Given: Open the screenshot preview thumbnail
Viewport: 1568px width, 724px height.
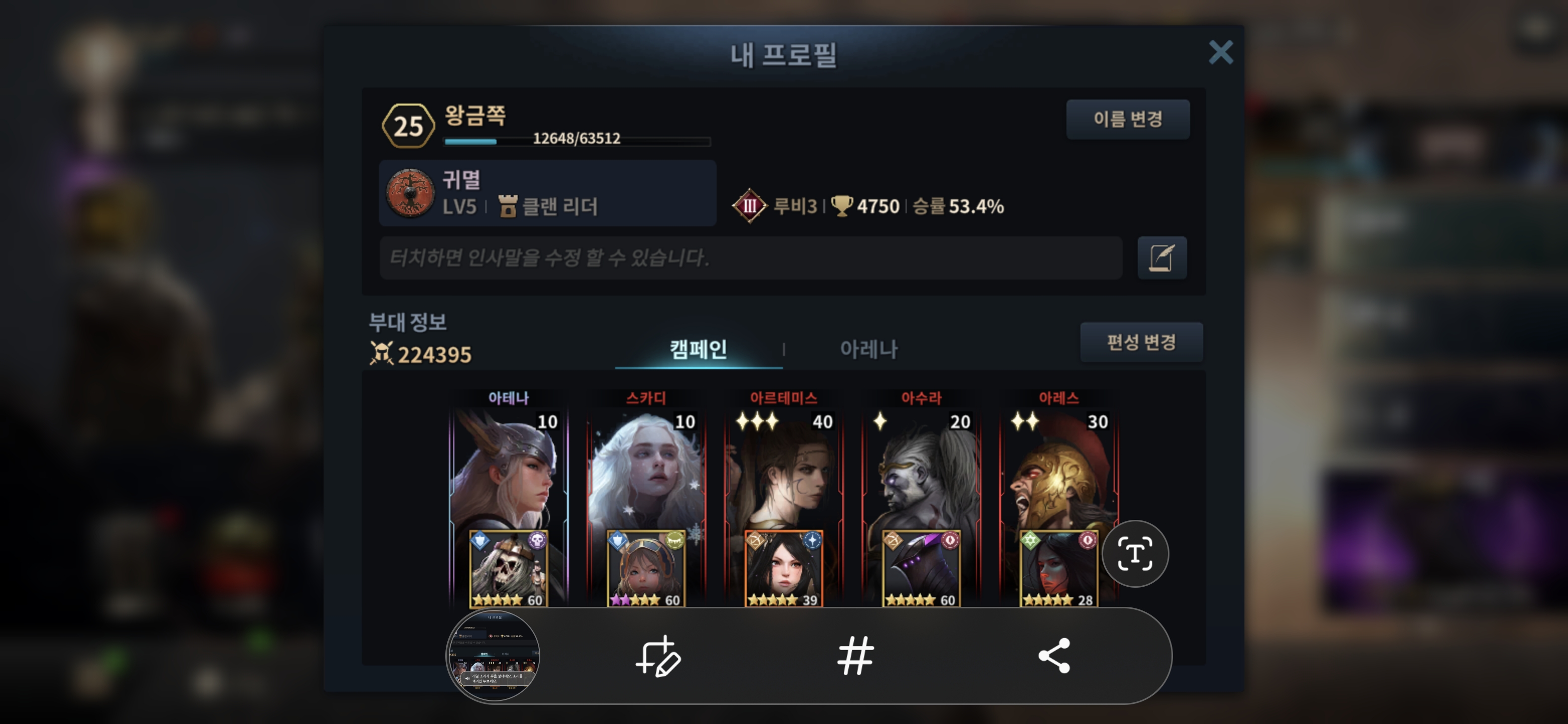Looking at the screenshot, I should 493,656.
